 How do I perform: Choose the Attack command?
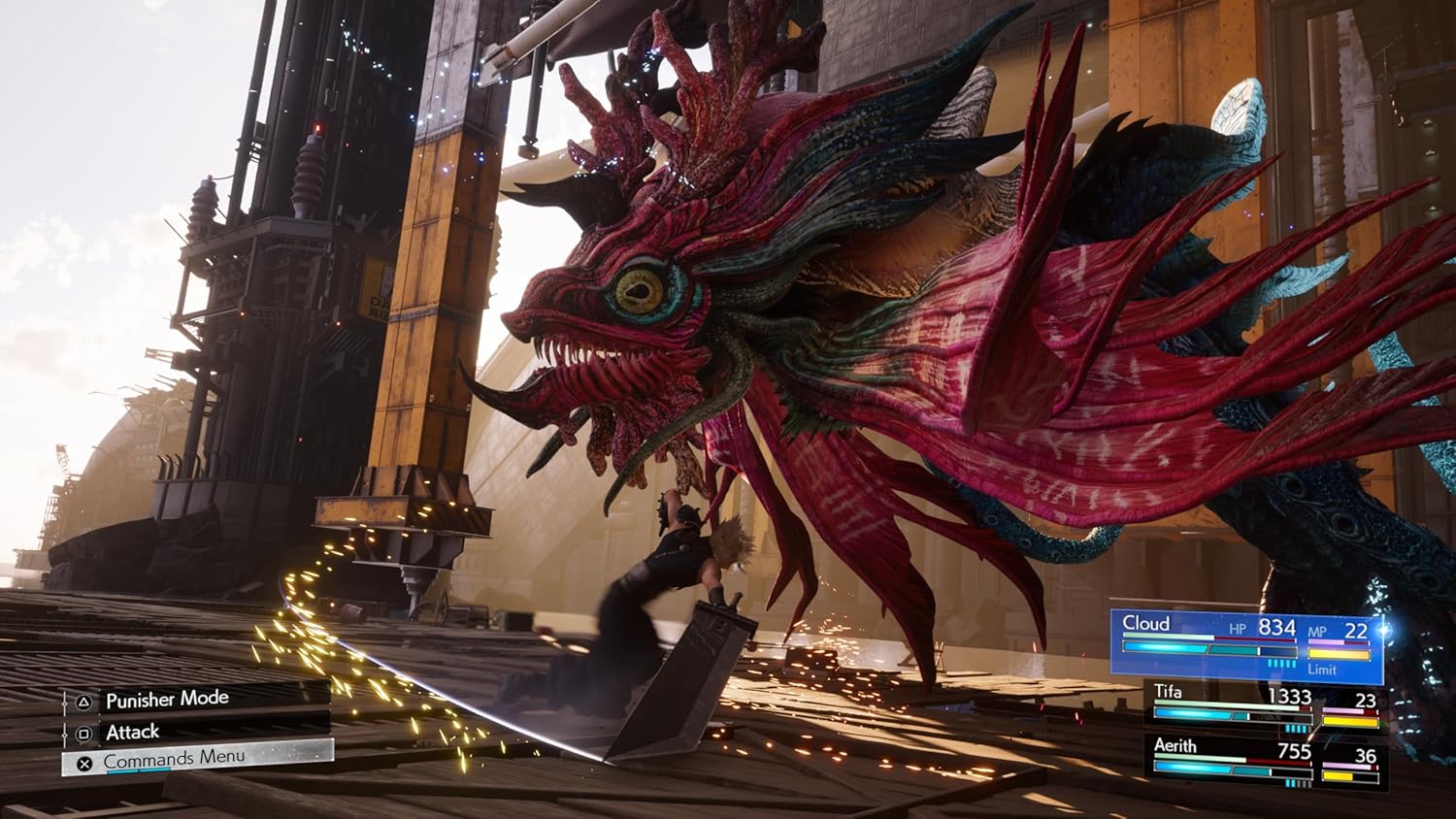coord(132,732)
